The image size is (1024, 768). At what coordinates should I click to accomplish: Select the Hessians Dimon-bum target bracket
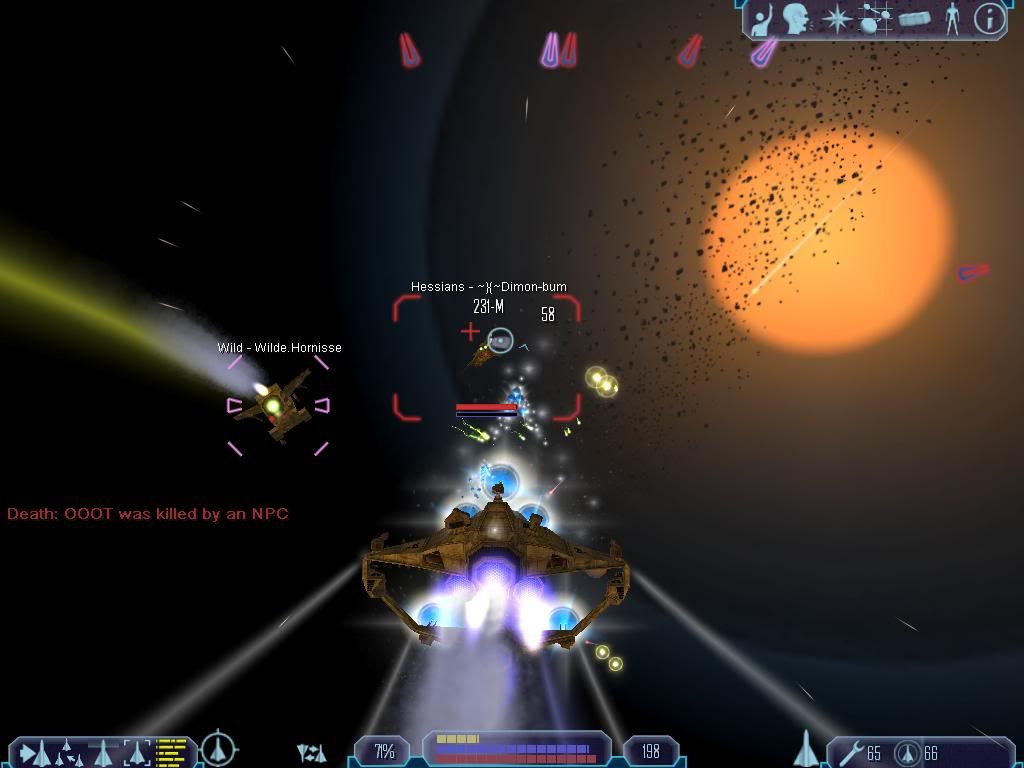click(x=487, y=357)
